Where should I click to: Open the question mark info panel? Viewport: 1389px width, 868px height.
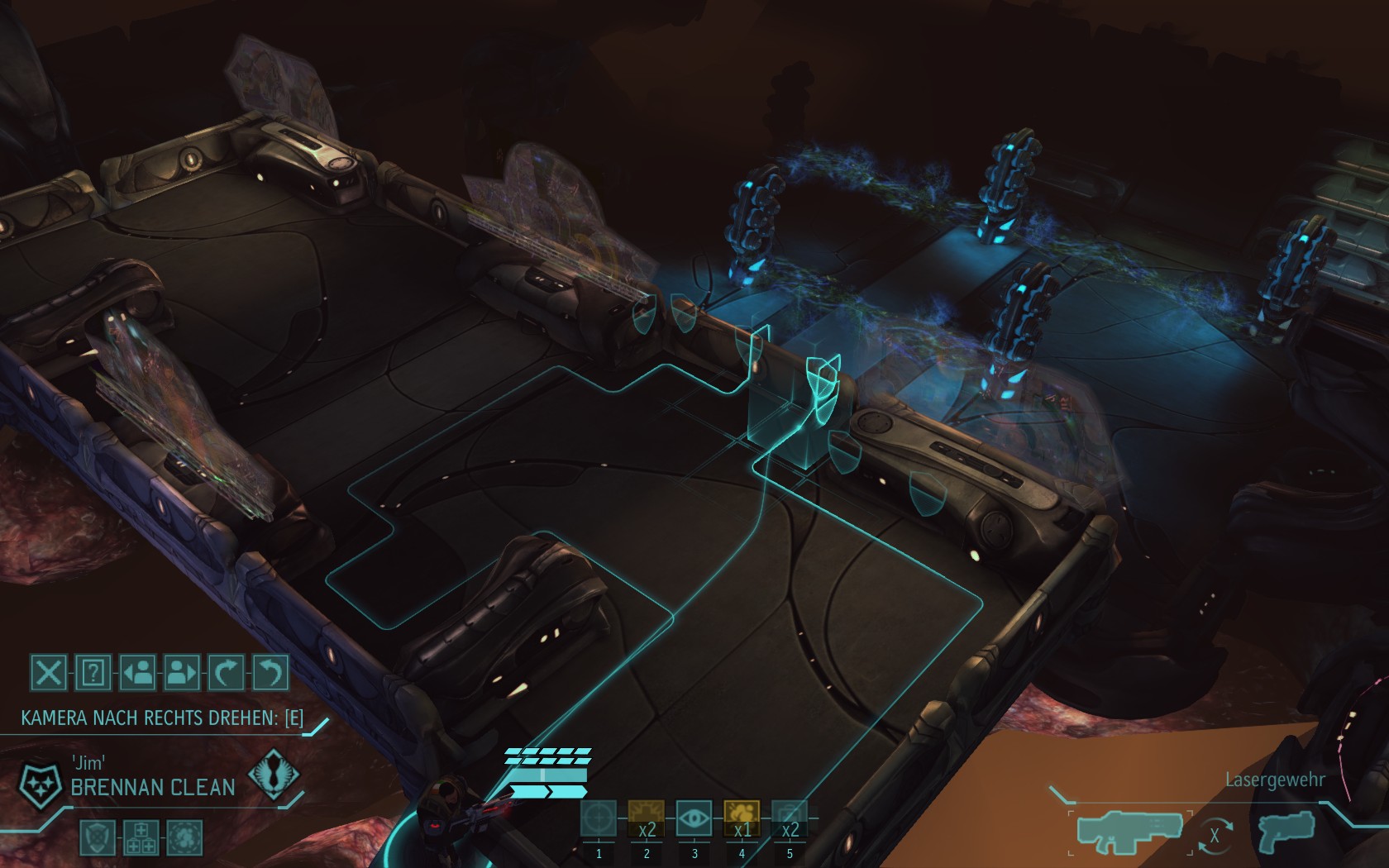pyautogui.click(x=93, y=673)
